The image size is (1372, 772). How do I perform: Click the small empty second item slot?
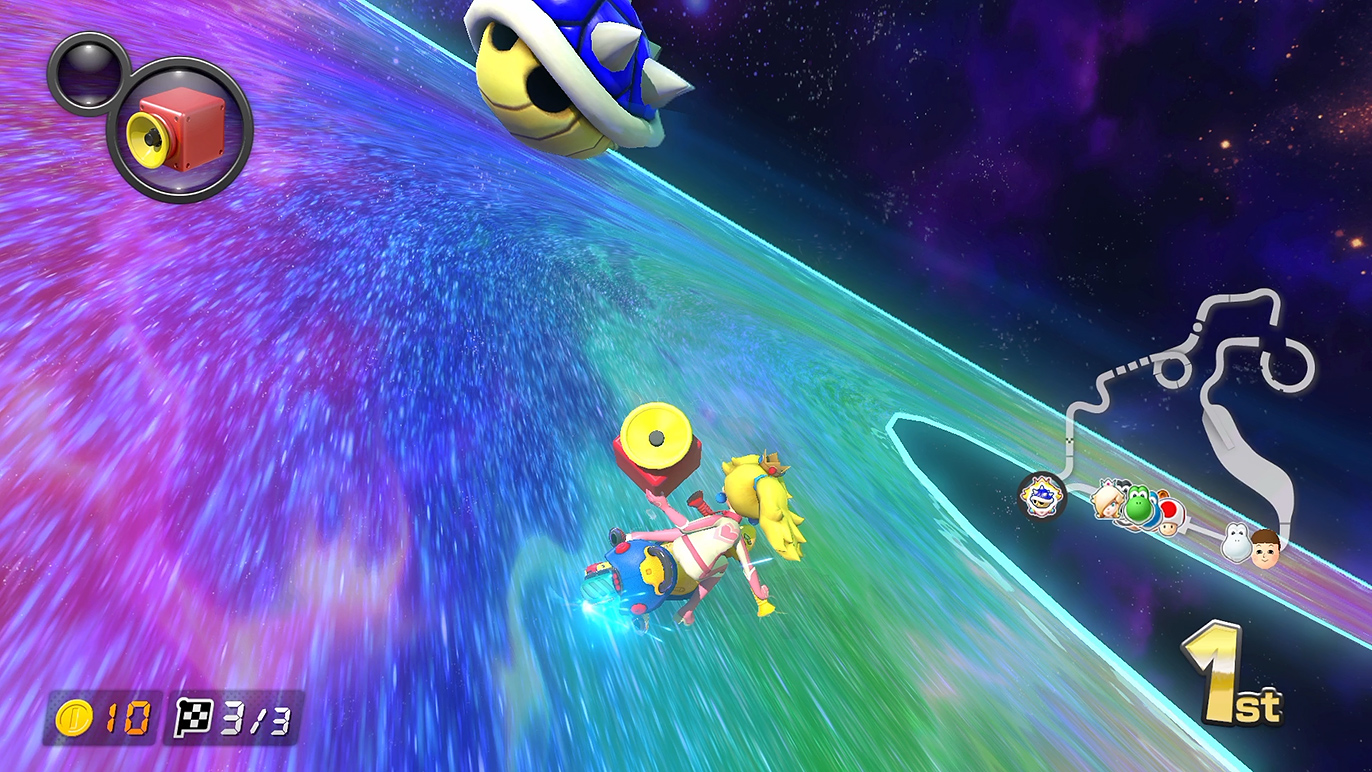point(88,73)
